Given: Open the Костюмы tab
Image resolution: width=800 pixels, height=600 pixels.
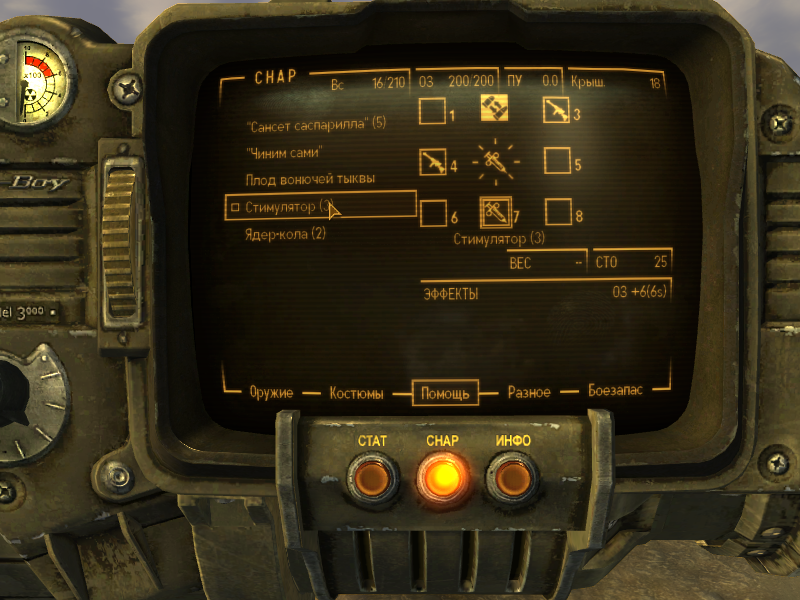Looking at the screenshot, I should (x=356, y=393).
